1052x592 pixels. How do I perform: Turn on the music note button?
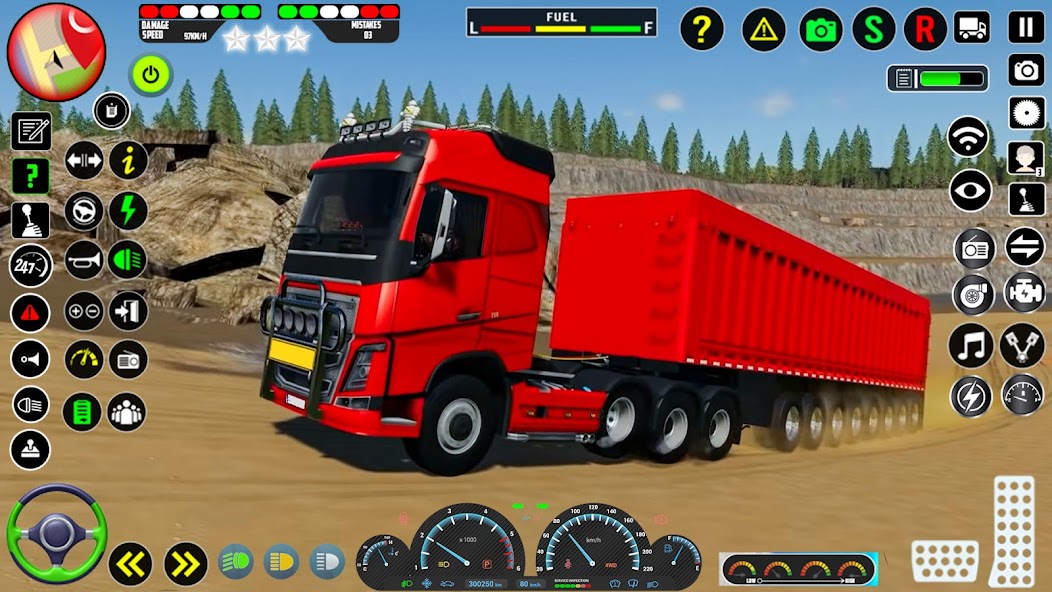pyautogui.click(x=970, y=346)
